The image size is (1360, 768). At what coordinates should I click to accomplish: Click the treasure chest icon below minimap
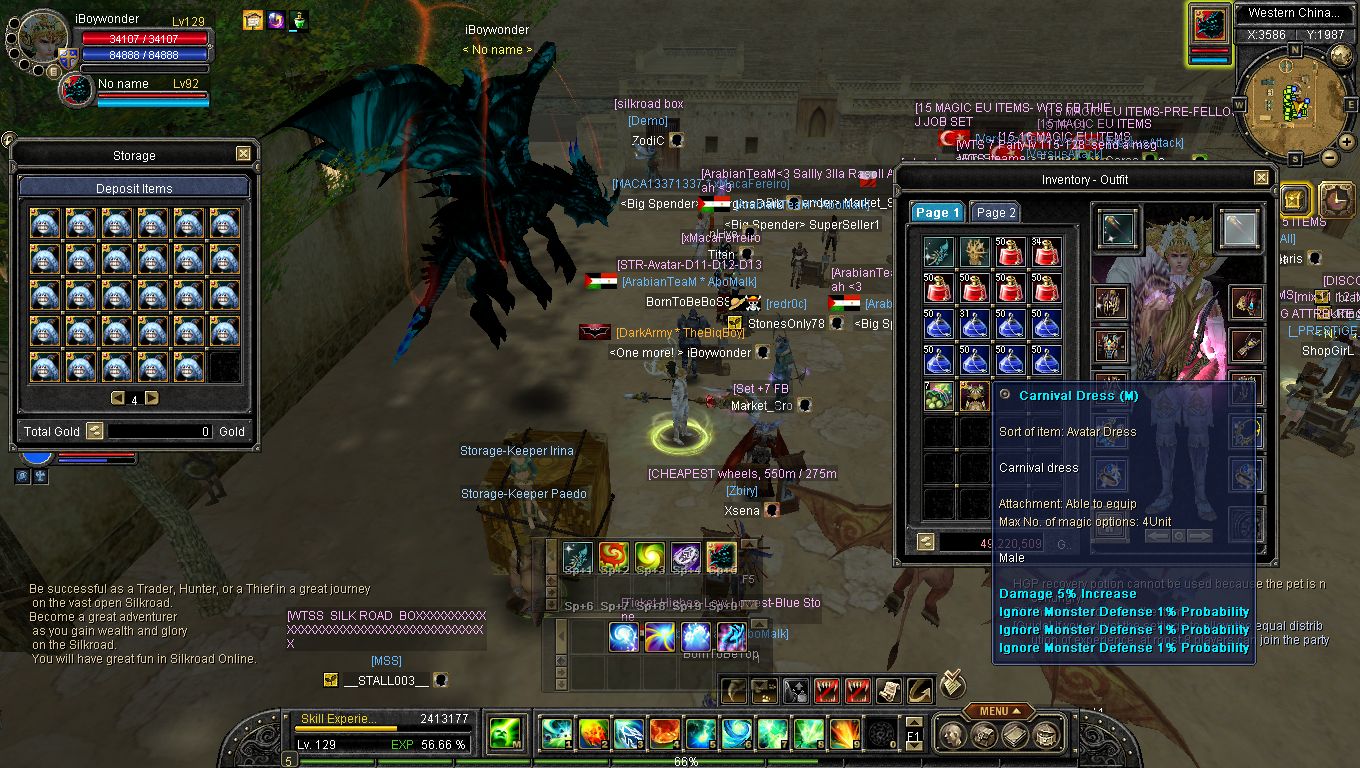click(1295, 199)
